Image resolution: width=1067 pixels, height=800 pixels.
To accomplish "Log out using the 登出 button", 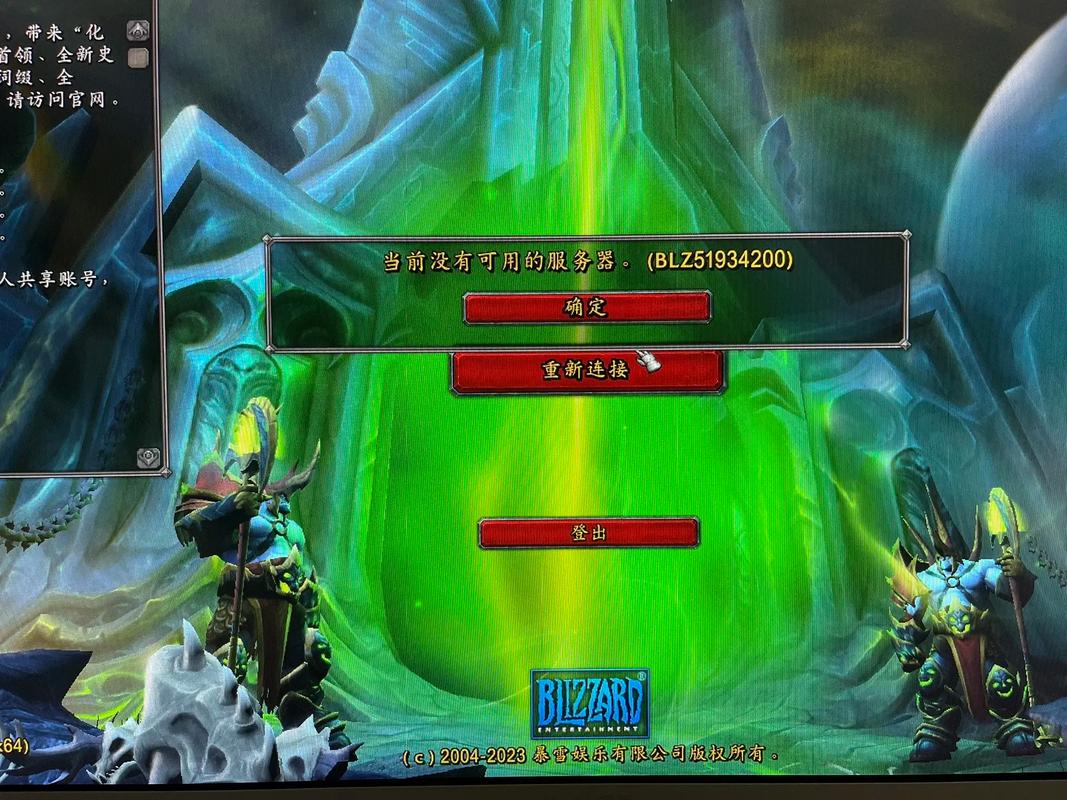I will (x=588, y=533).
